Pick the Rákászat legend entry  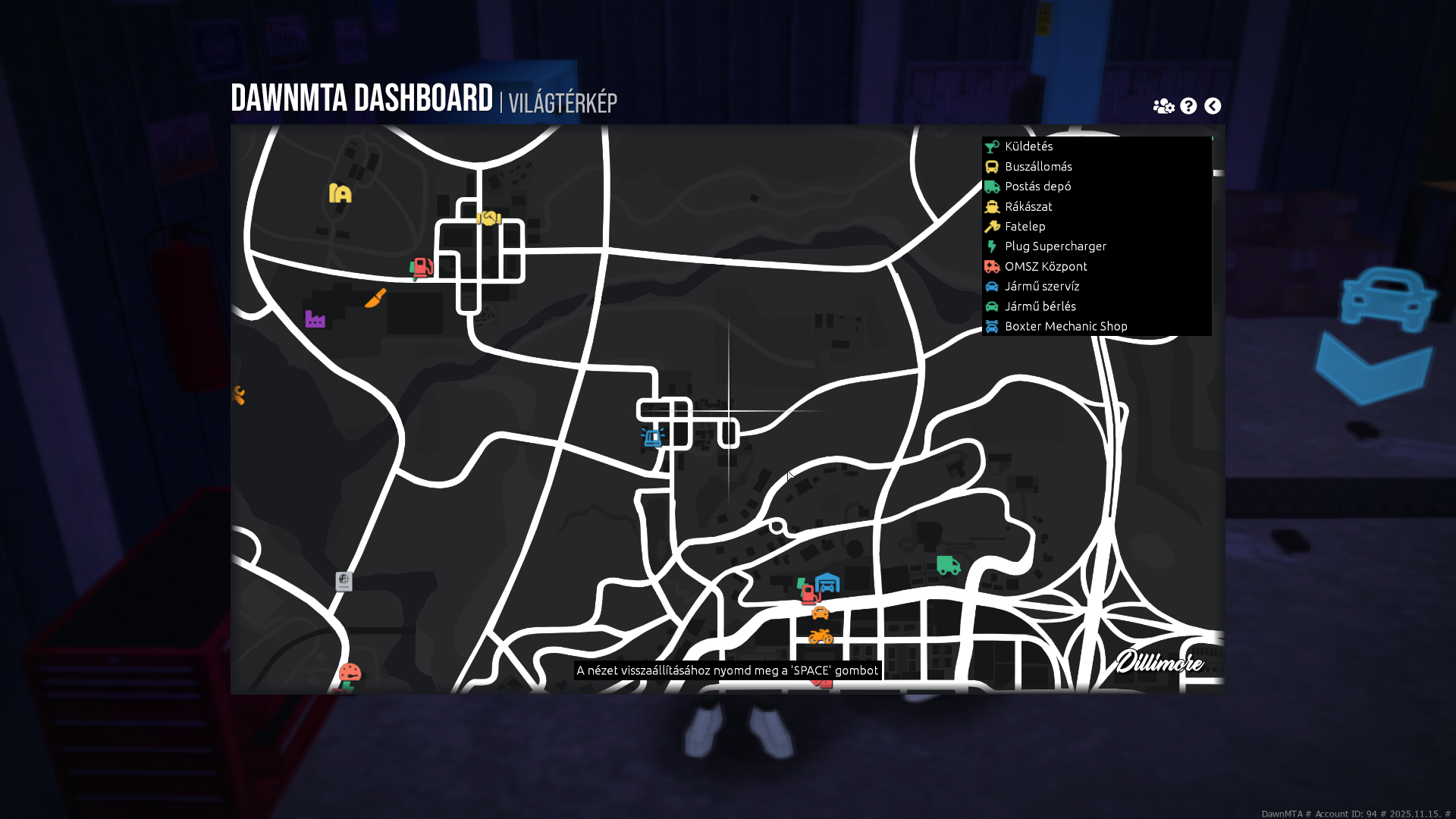pos(1028,206)
